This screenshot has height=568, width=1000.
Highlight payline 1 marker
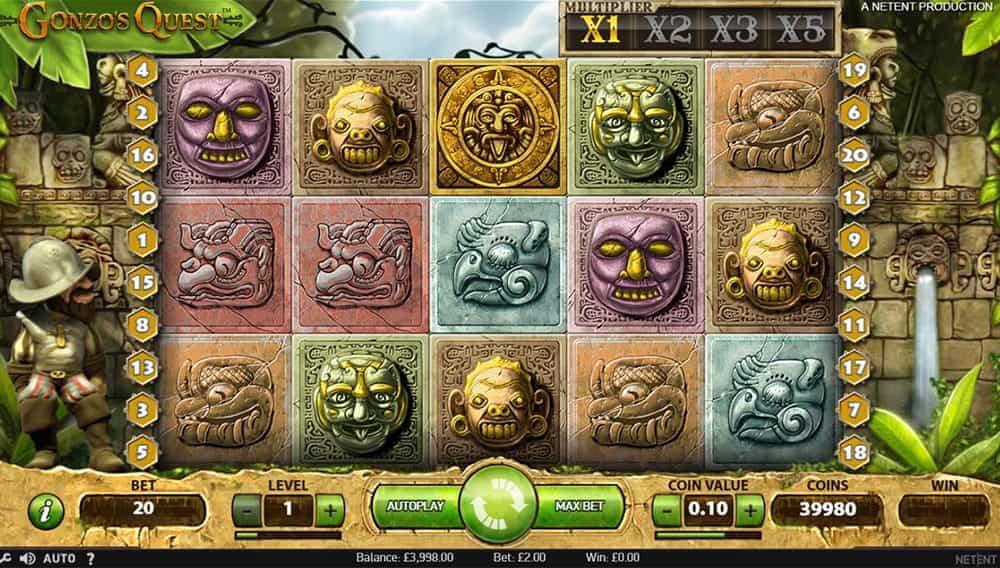coord(143,240)
